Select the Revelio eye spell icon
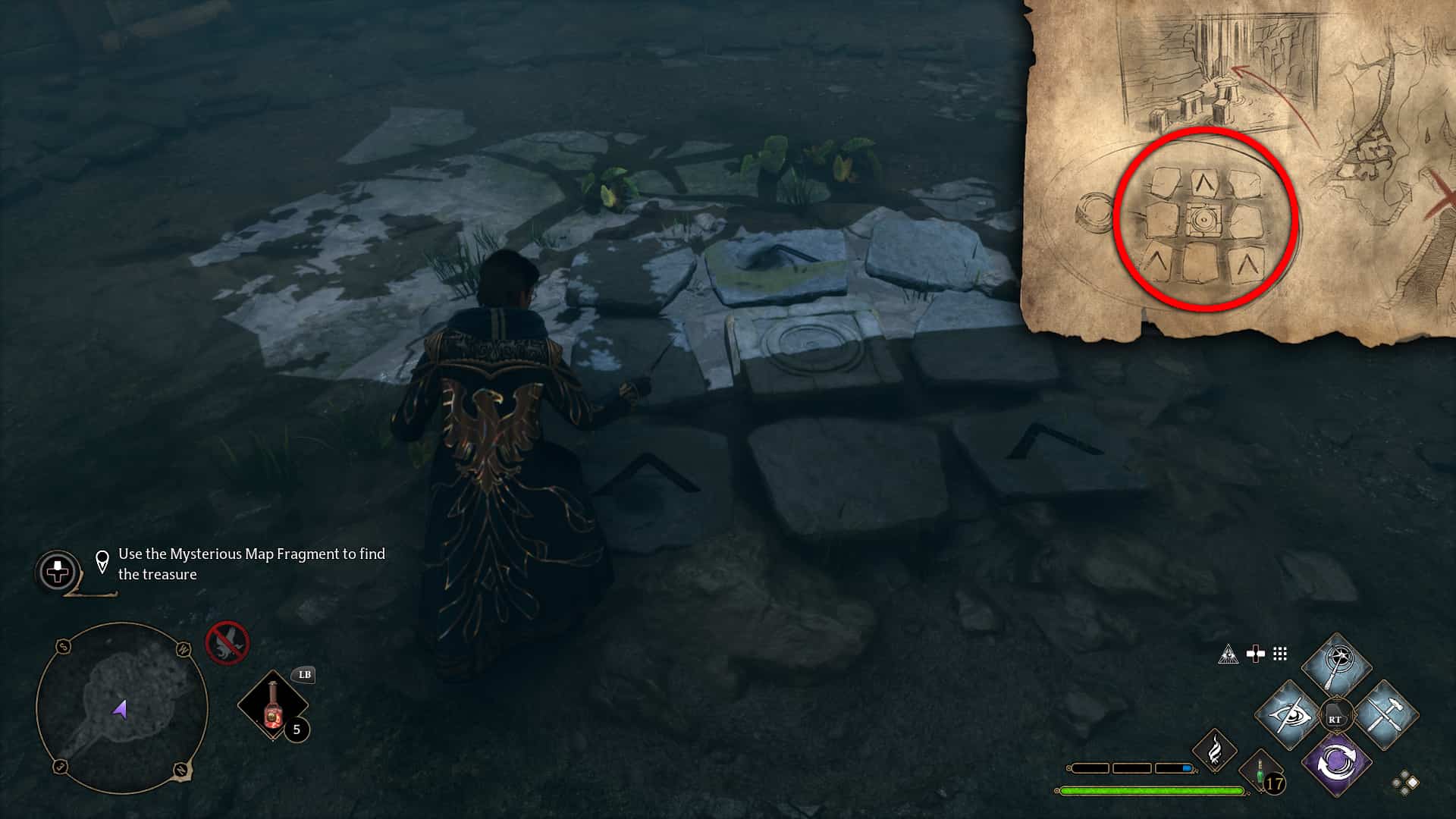Screen dimensions: 1456x819 coord(1289,716)
